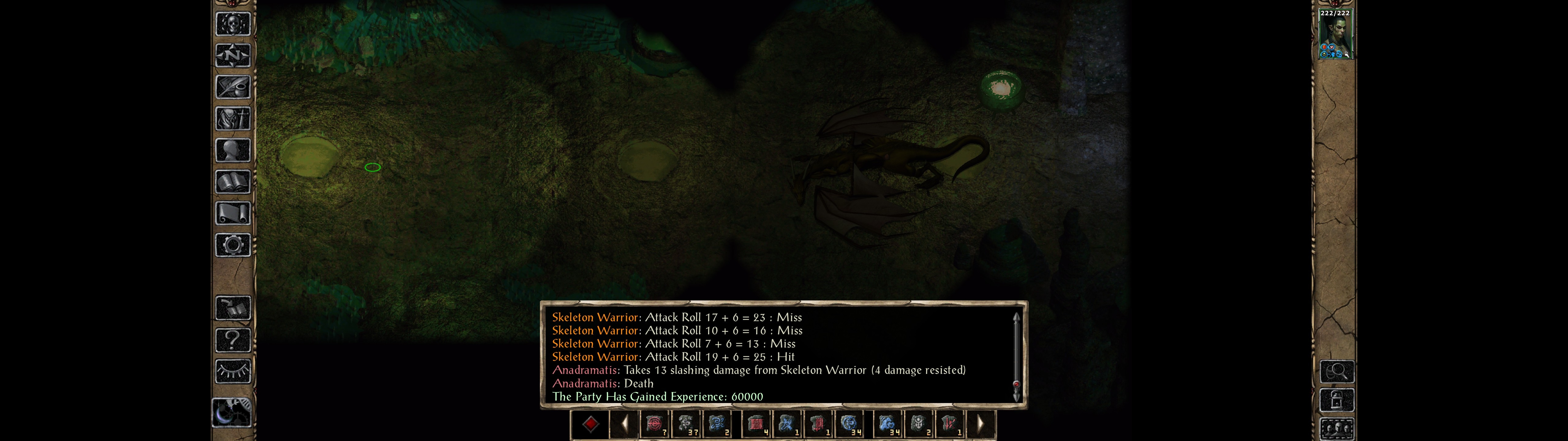
Task: Open the journal quill button
Action: [232, 87]
